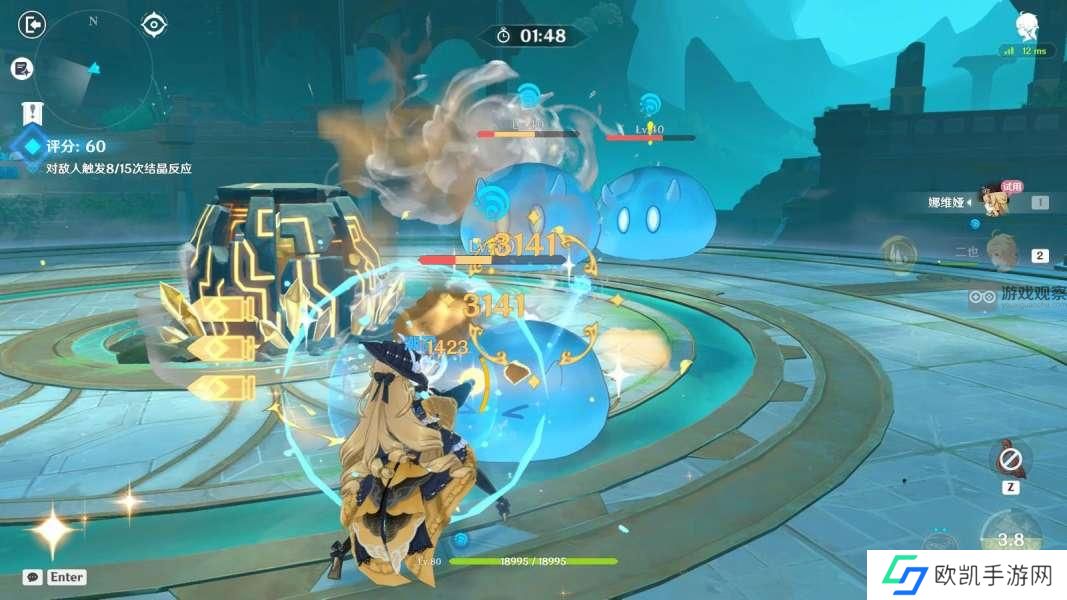Open the notes icon with sparkle
This screenshot has width=1067, height=600.
[22, 68]
